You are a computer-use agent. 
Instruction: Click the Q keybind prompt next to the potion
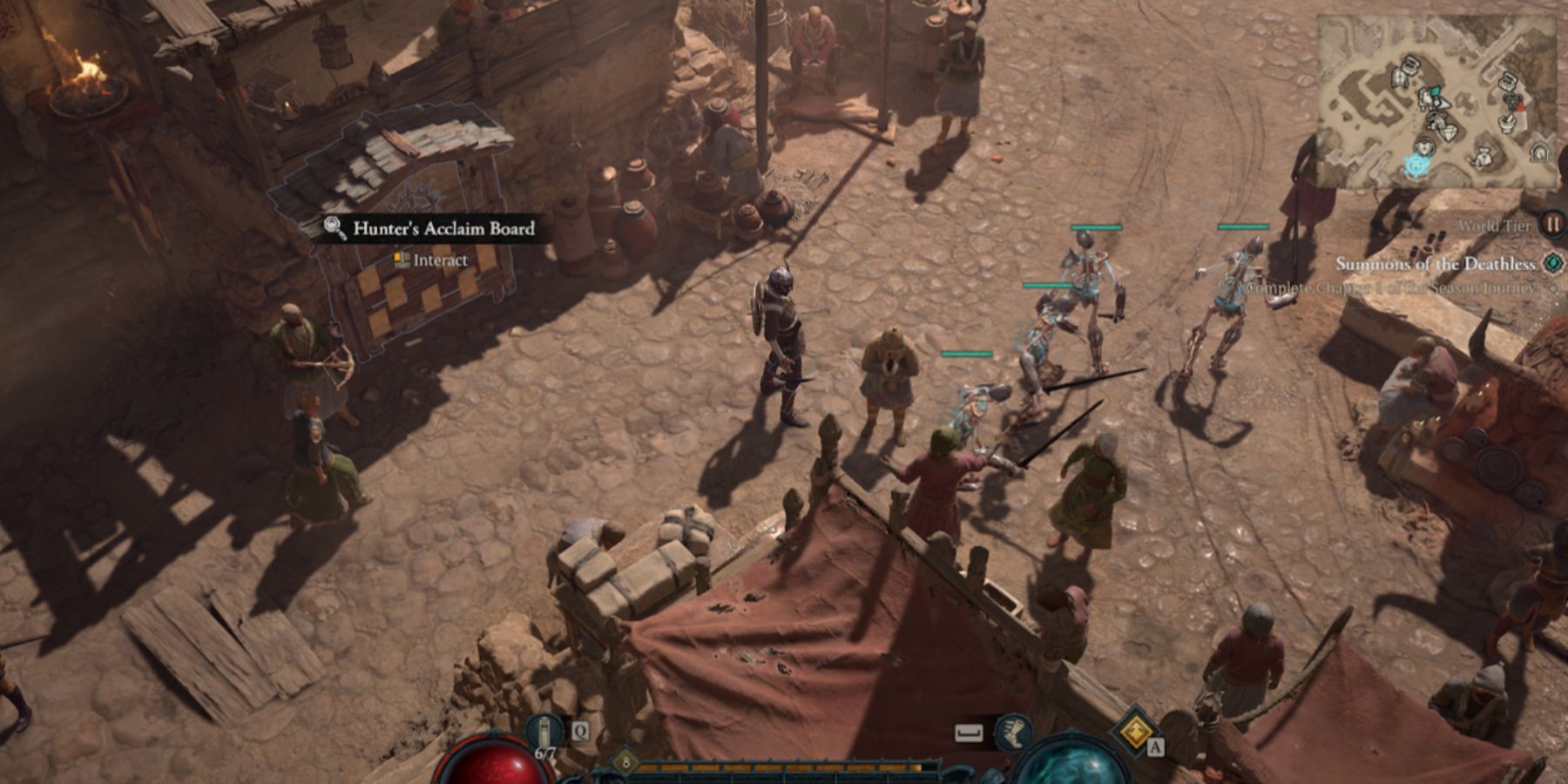(579, 731)
